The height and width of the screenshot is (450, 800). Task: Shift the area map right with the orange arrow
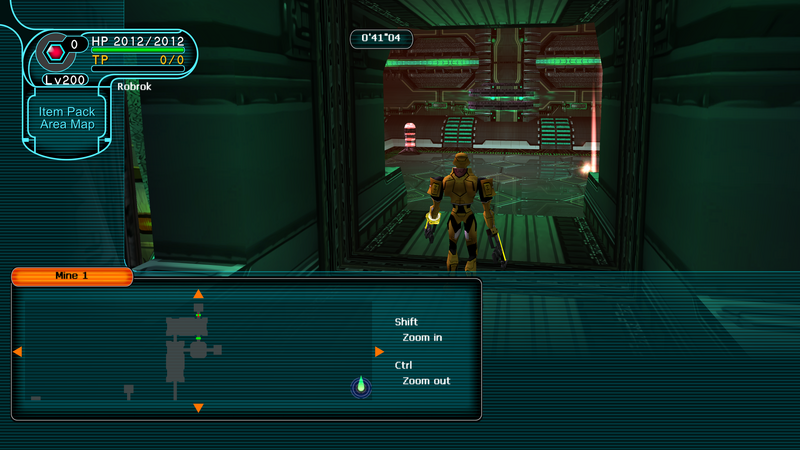pos(379,352)
